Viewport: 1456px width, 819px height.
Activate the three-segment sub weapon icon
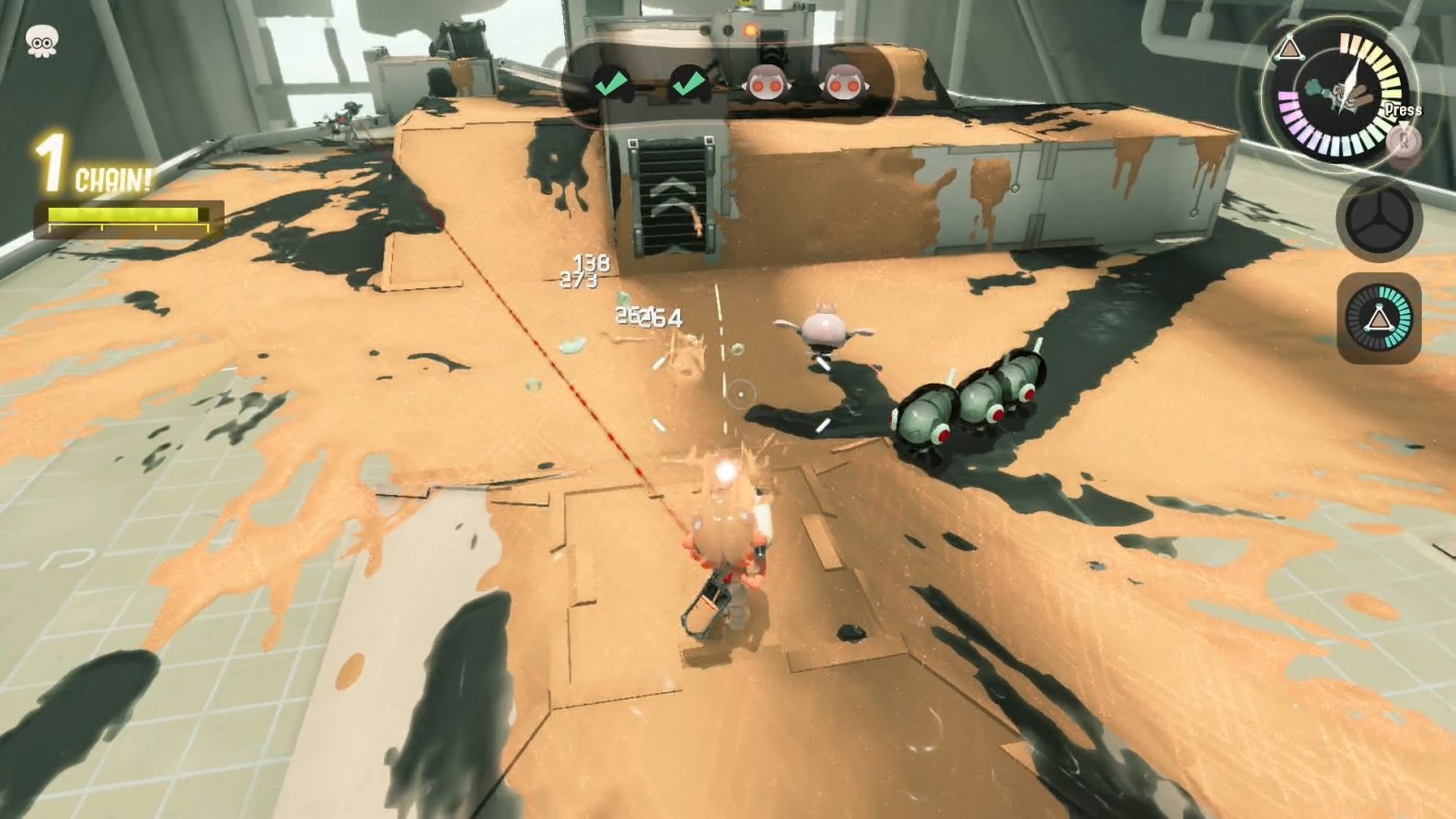(1378, 220)
